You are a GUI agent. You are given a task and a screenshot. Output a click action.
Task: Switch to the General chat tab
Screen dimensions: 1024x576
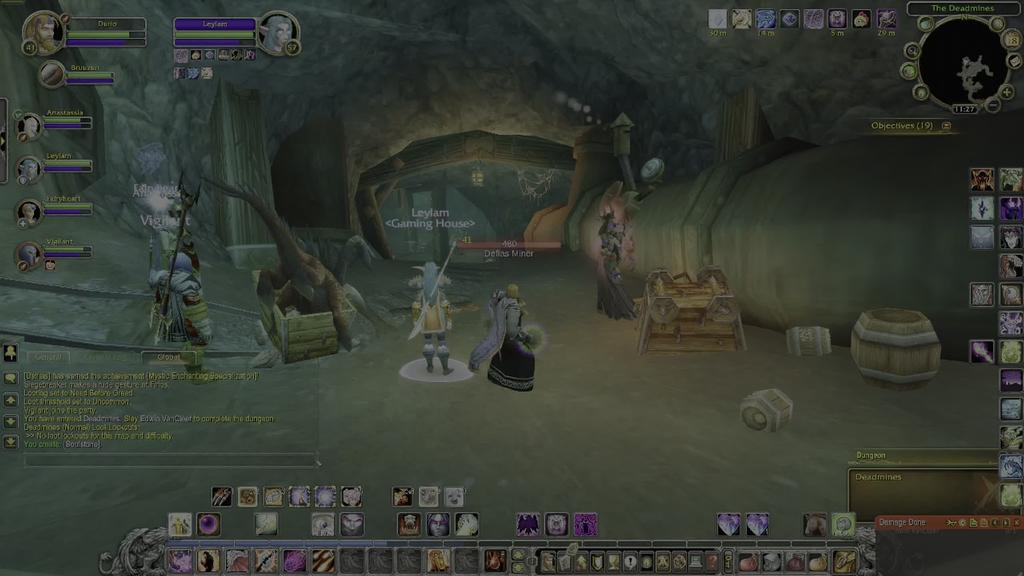coord(48,357)
